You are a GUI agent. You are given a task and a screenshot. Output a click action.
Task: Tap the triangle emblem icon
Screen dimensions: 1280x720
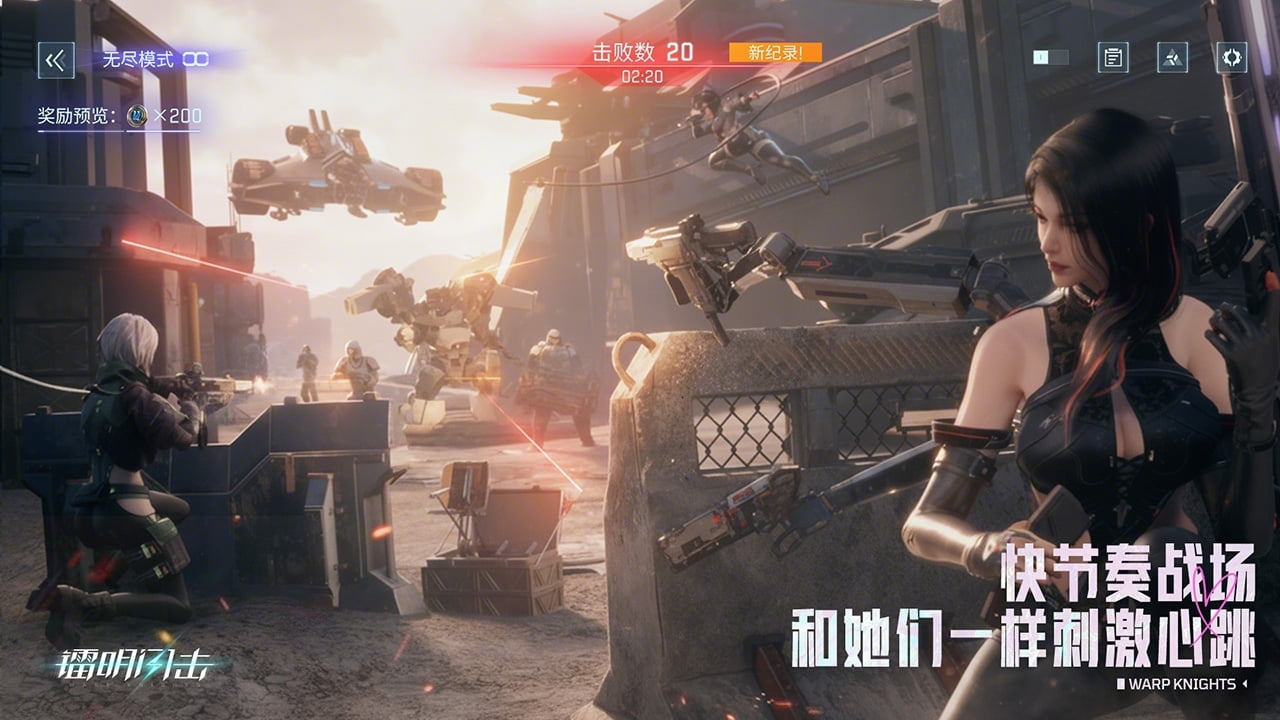pos(1171,57)
